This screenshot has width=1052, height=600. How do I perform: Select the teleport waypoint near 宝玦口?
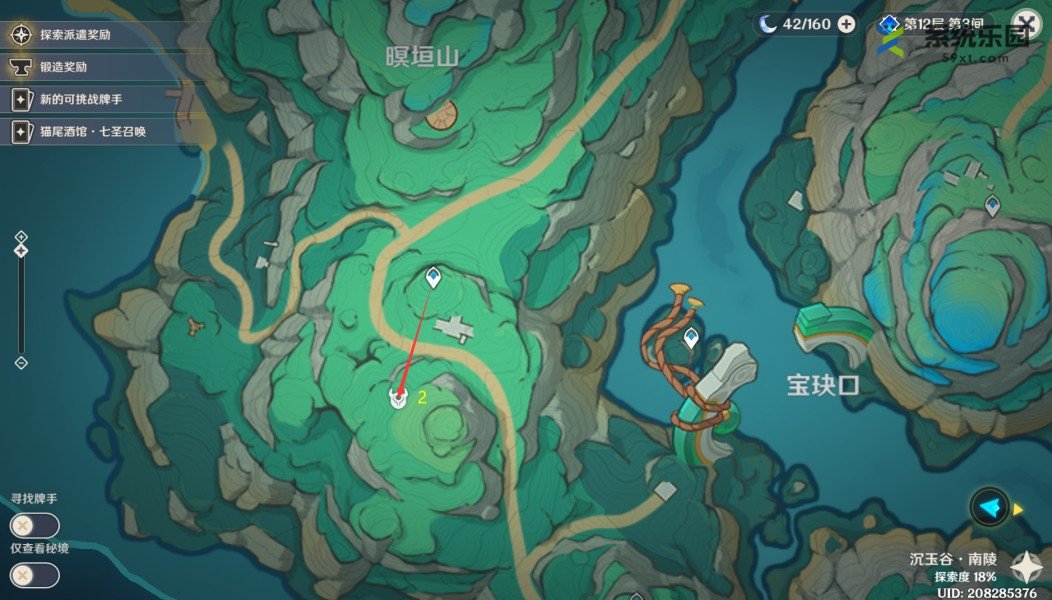pos(691,338)
